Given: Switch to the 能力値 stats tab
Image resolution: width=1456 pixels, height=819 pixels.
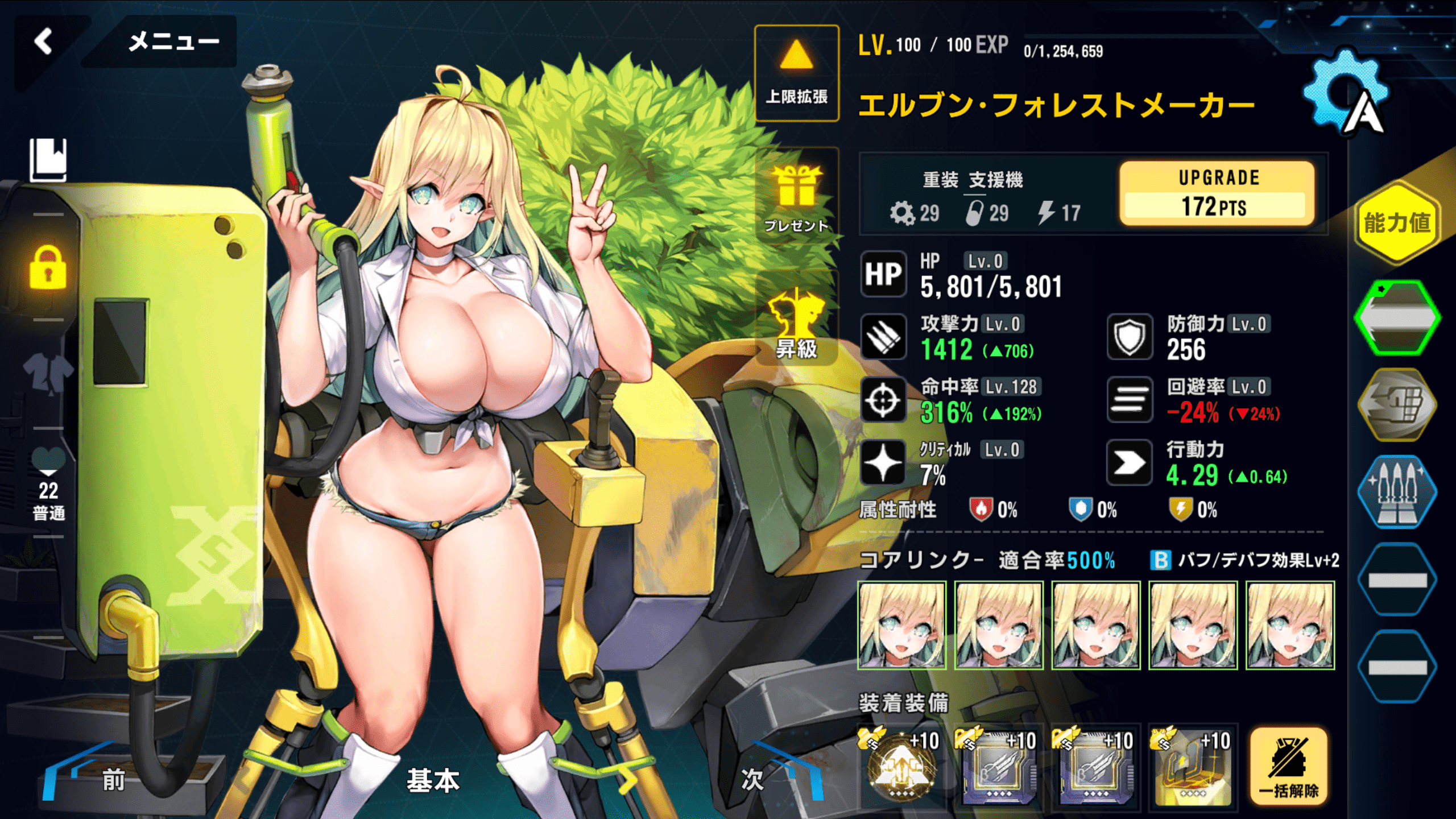Looking at the screenshot, I should pyautogui.click(x=1397, y=222).
